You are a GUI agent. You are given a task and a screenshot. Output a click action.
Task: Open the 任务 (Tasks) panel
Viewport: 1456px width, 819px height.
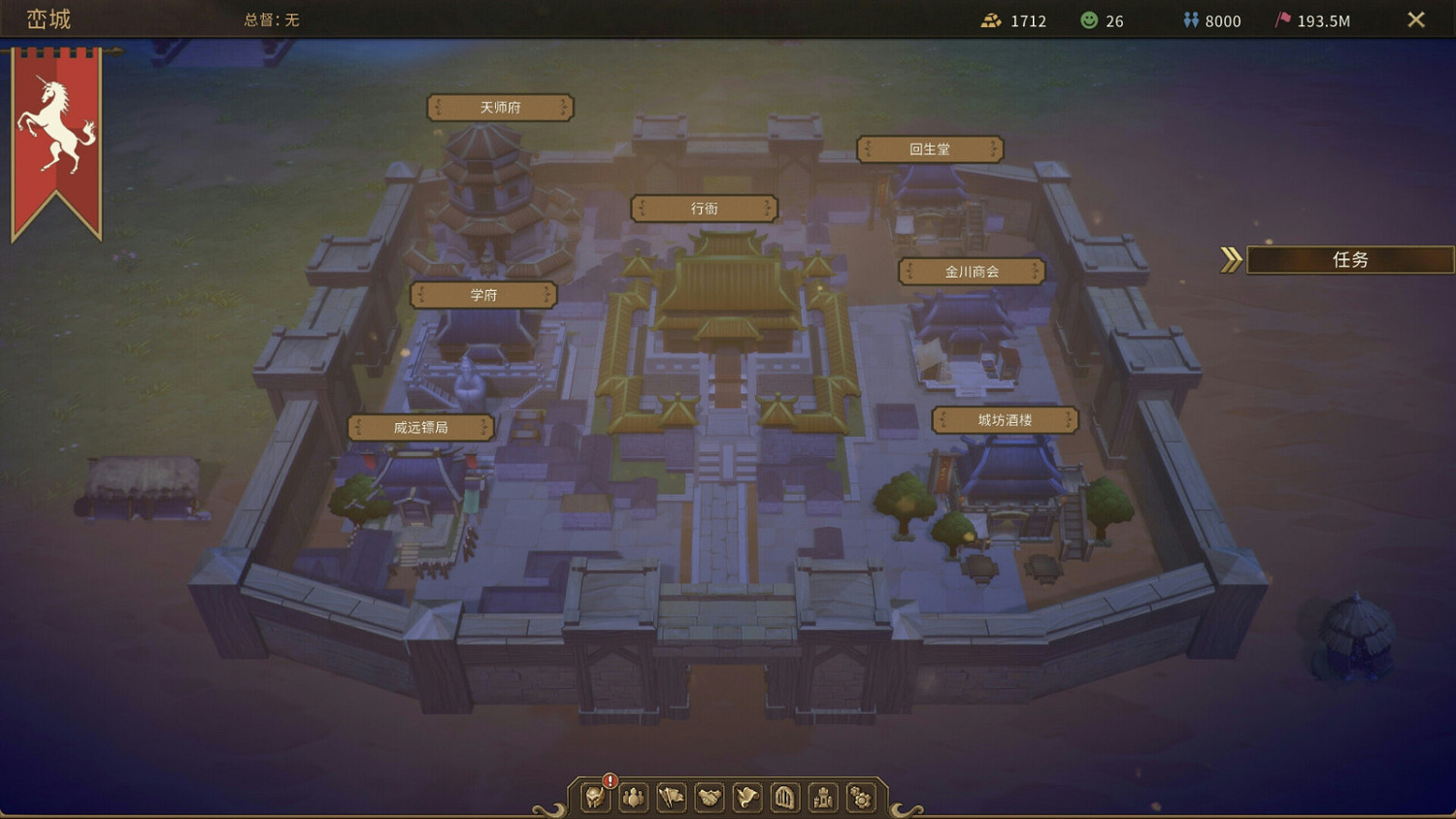click(x=1349, y=259)
